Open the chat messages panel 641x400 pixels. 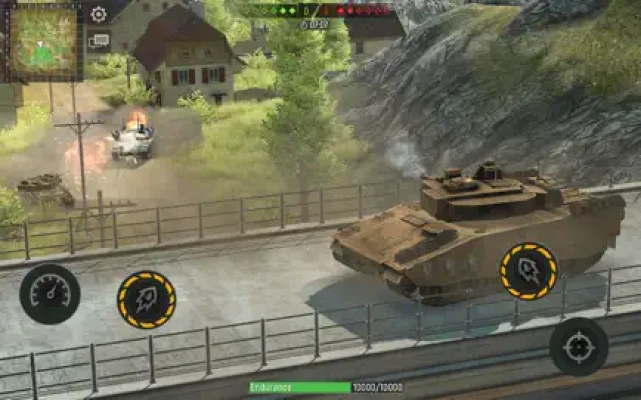coord(98,42)
